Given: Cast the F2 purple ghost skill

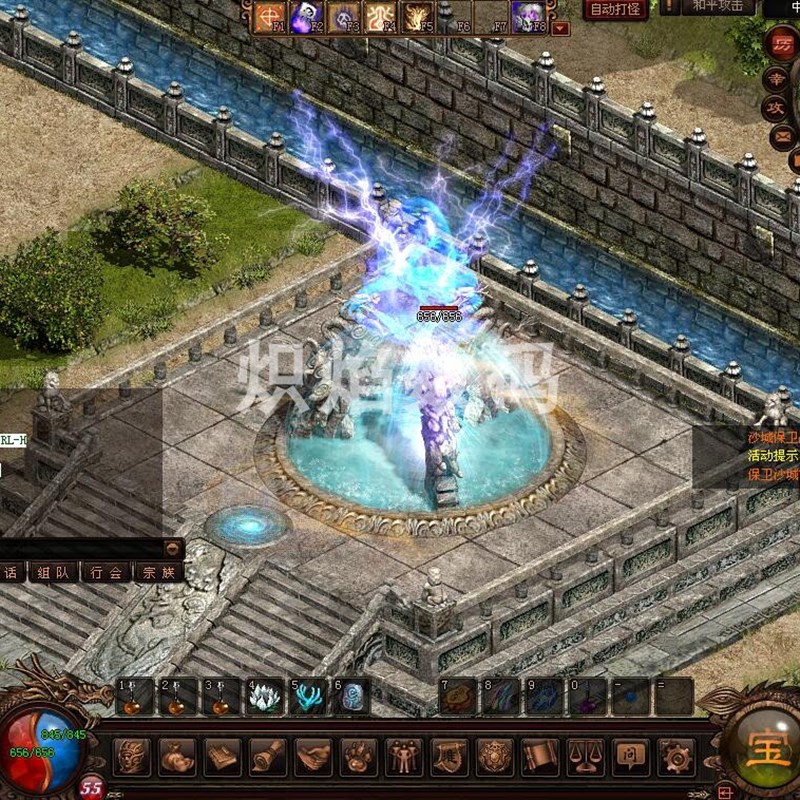Looking at the screenshot, I should click(307, 16).
